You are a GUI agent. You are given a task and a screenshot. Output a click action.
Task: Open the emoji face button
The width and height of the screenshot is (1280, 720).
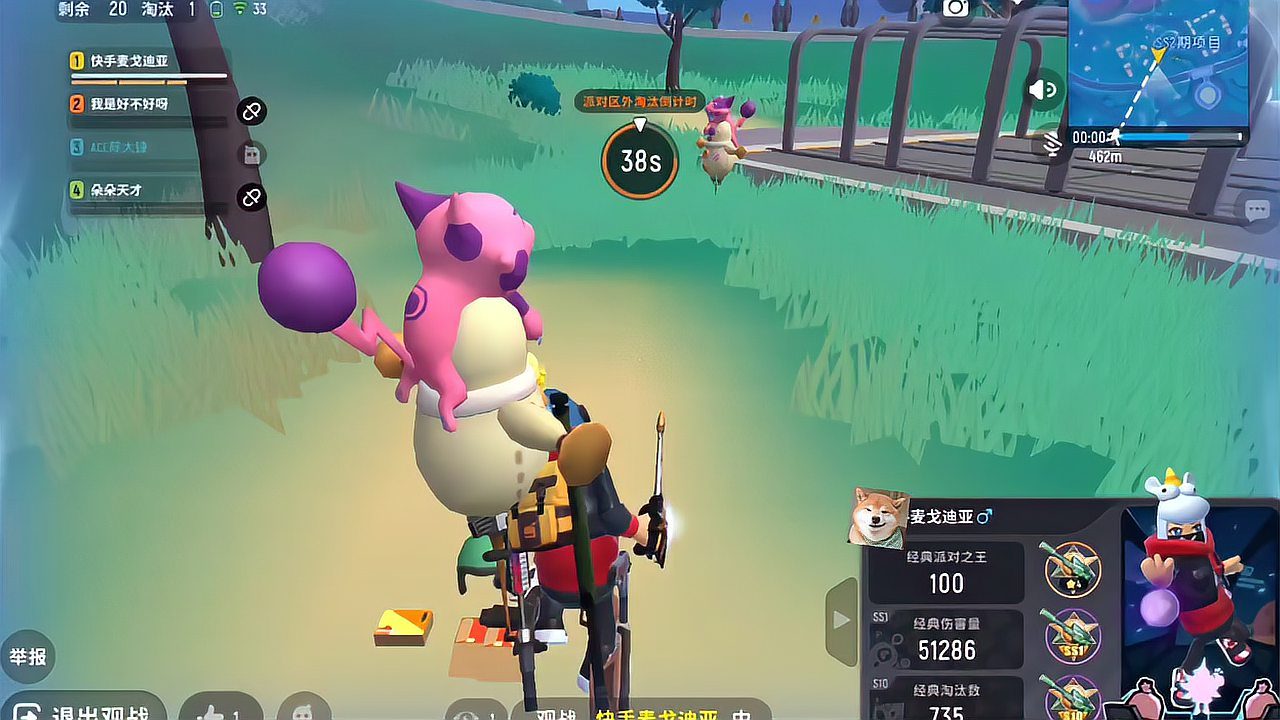click(303, 708)
